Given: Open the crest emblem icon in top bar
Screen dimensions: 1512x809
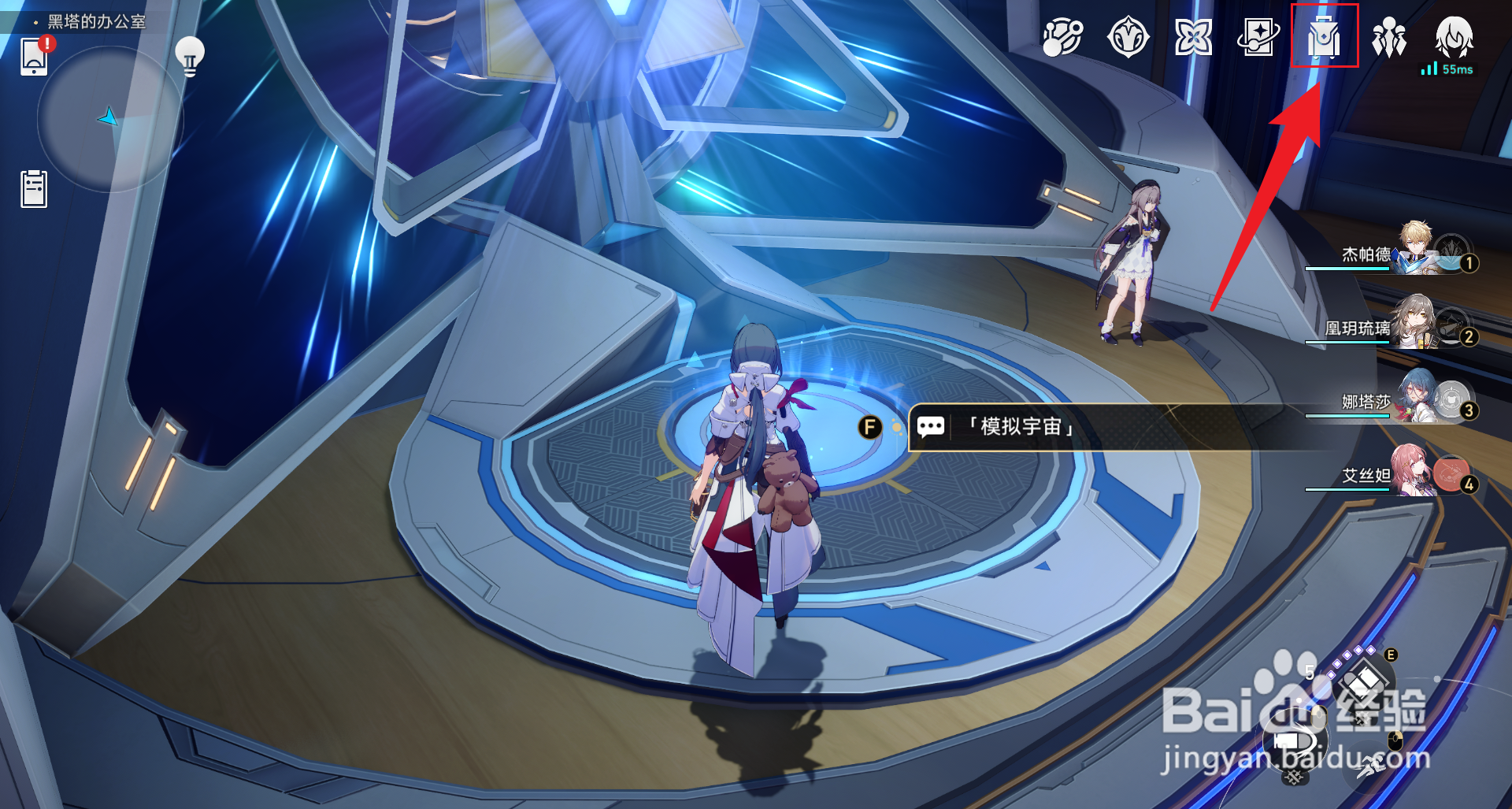Looking at the screenshot, I should 1128,35.
